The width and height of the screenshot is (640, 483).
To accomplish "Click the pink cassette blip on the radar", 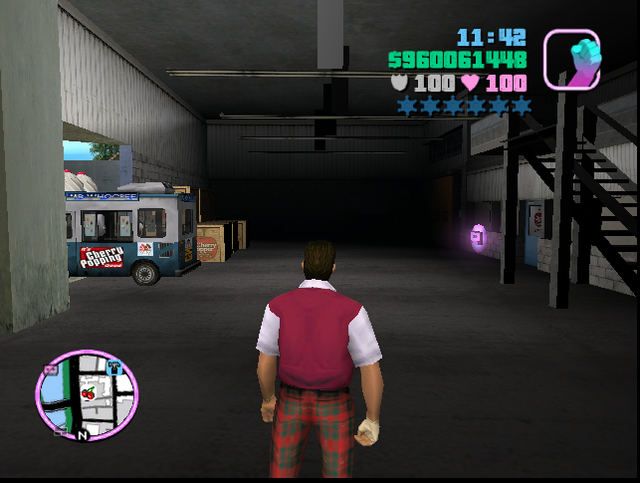I will 51,368.
